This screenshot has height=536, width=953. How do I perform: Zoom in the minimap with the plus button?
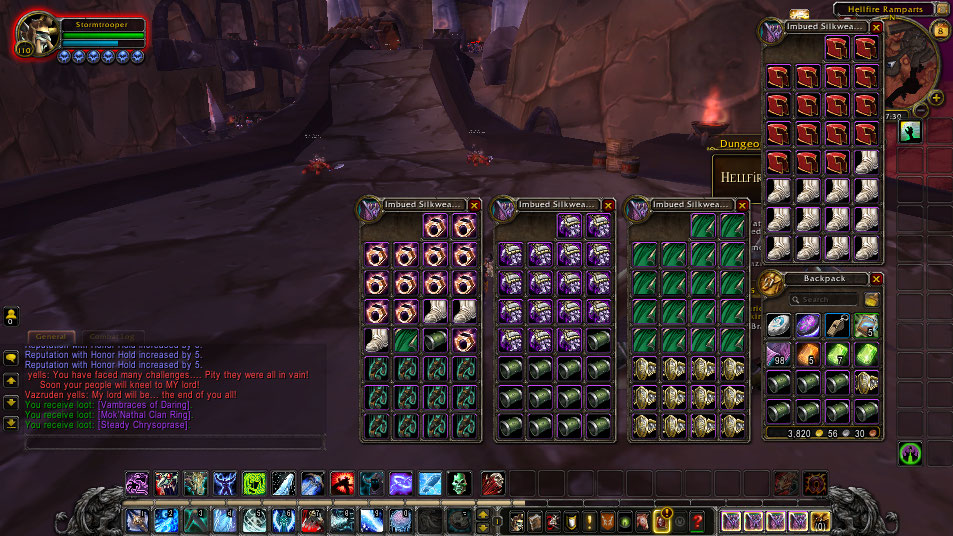[936, 98]
